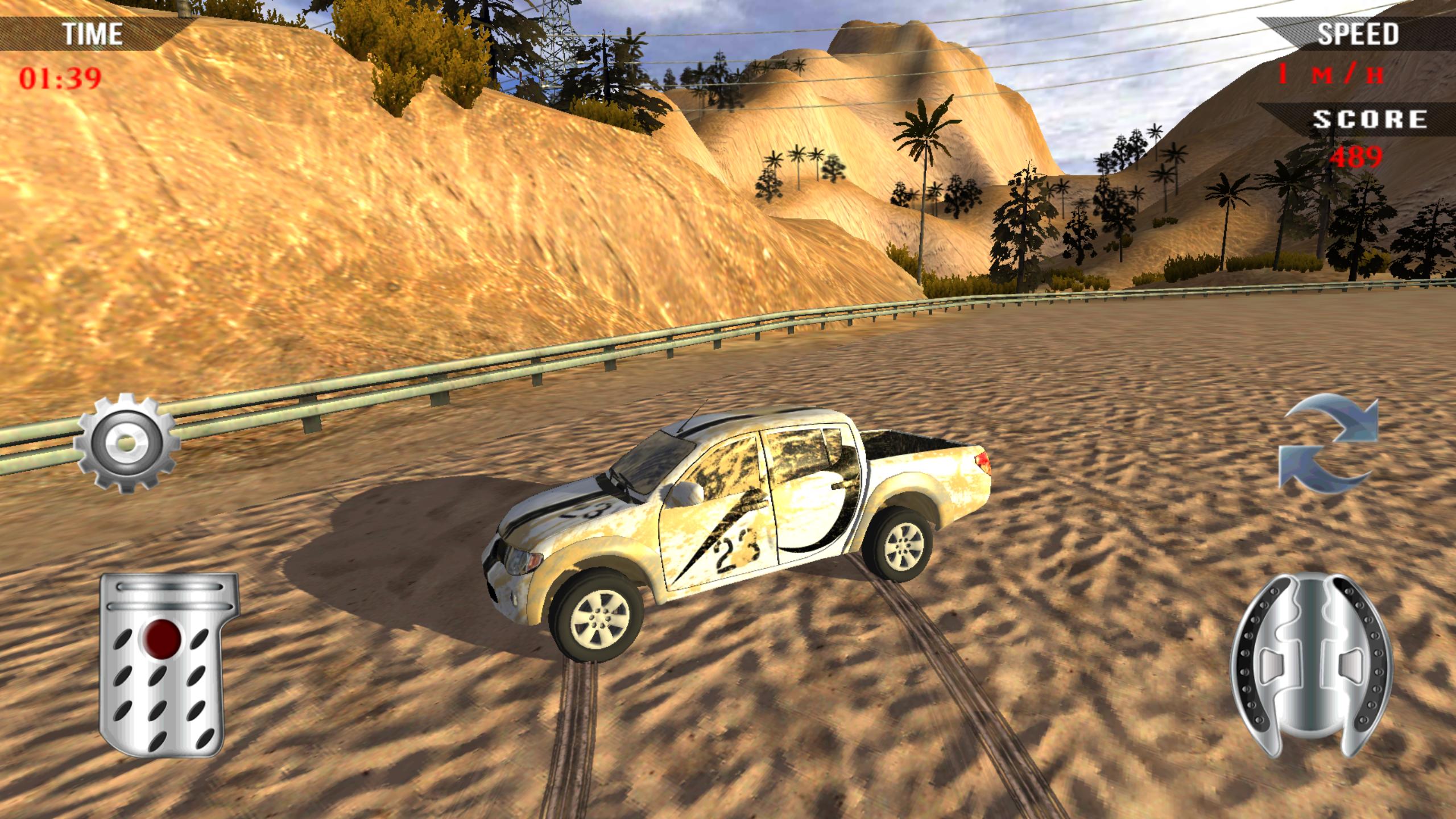Tap the timer reading 01:39
Screen dimensions: 1456x819
[x=60, y=77]
